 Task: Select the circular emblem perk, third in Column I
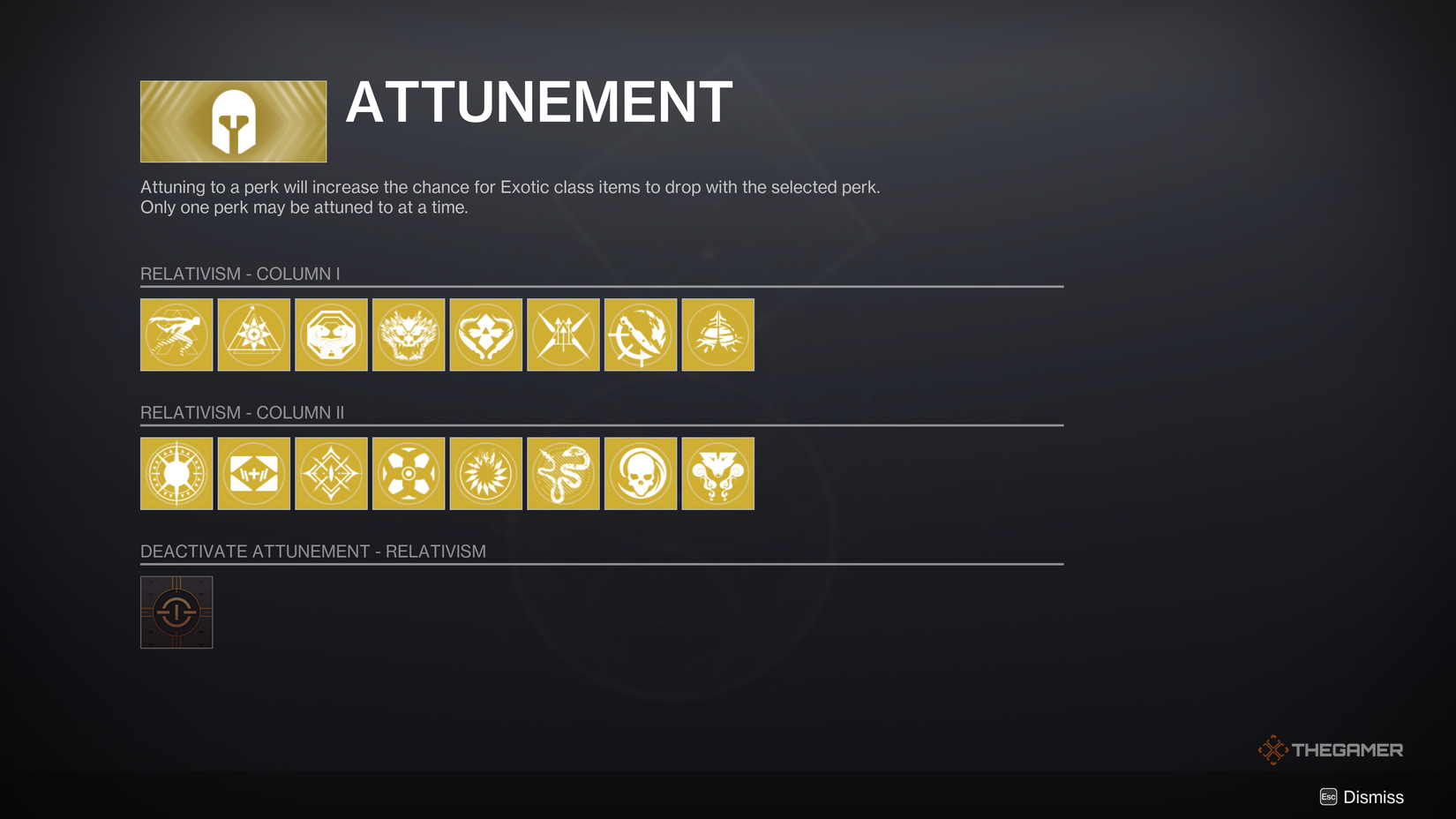click(331, 334)
